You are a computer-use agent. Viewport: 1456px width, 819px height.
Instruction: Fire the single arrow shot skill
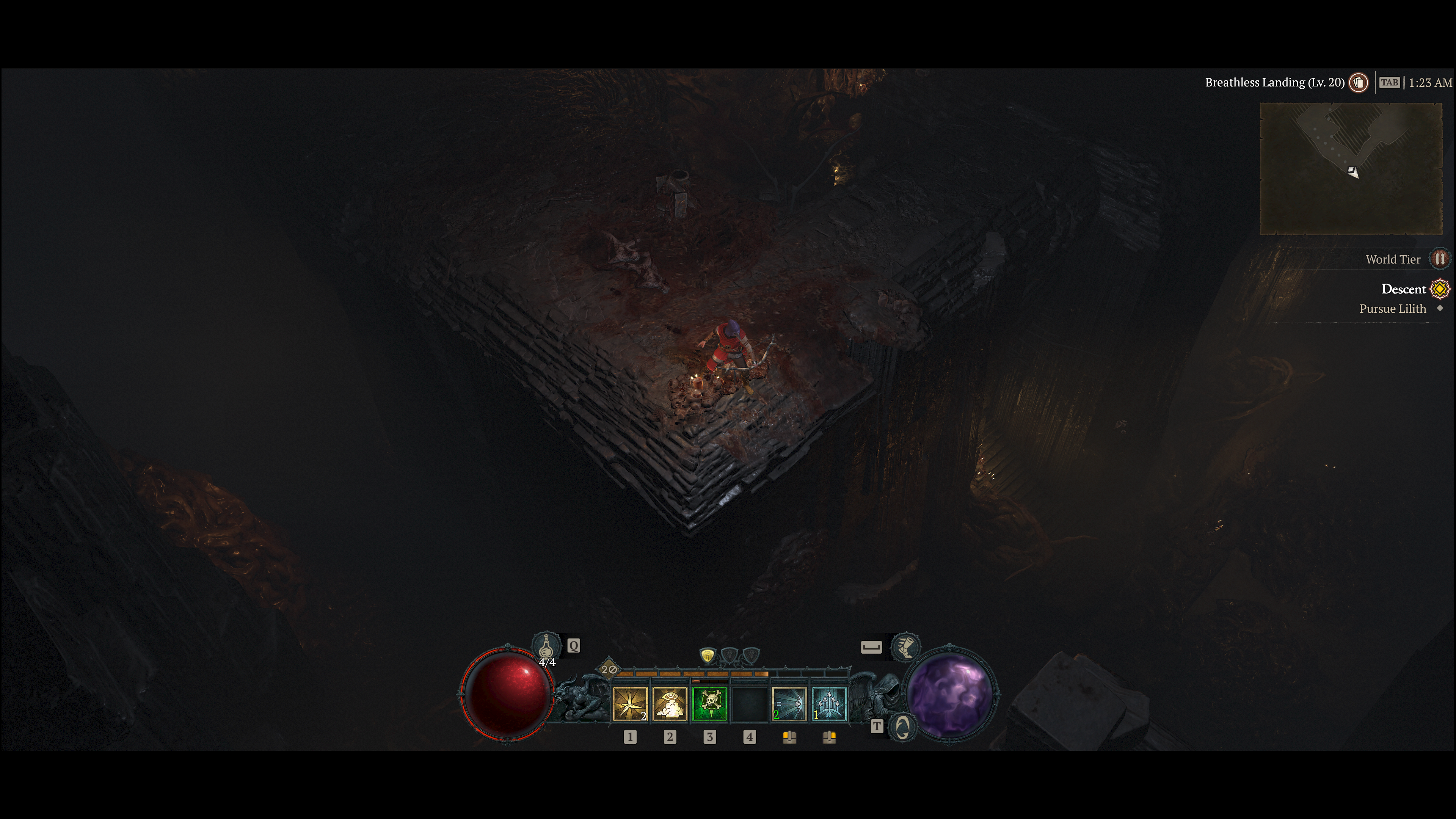click(789, 704)
